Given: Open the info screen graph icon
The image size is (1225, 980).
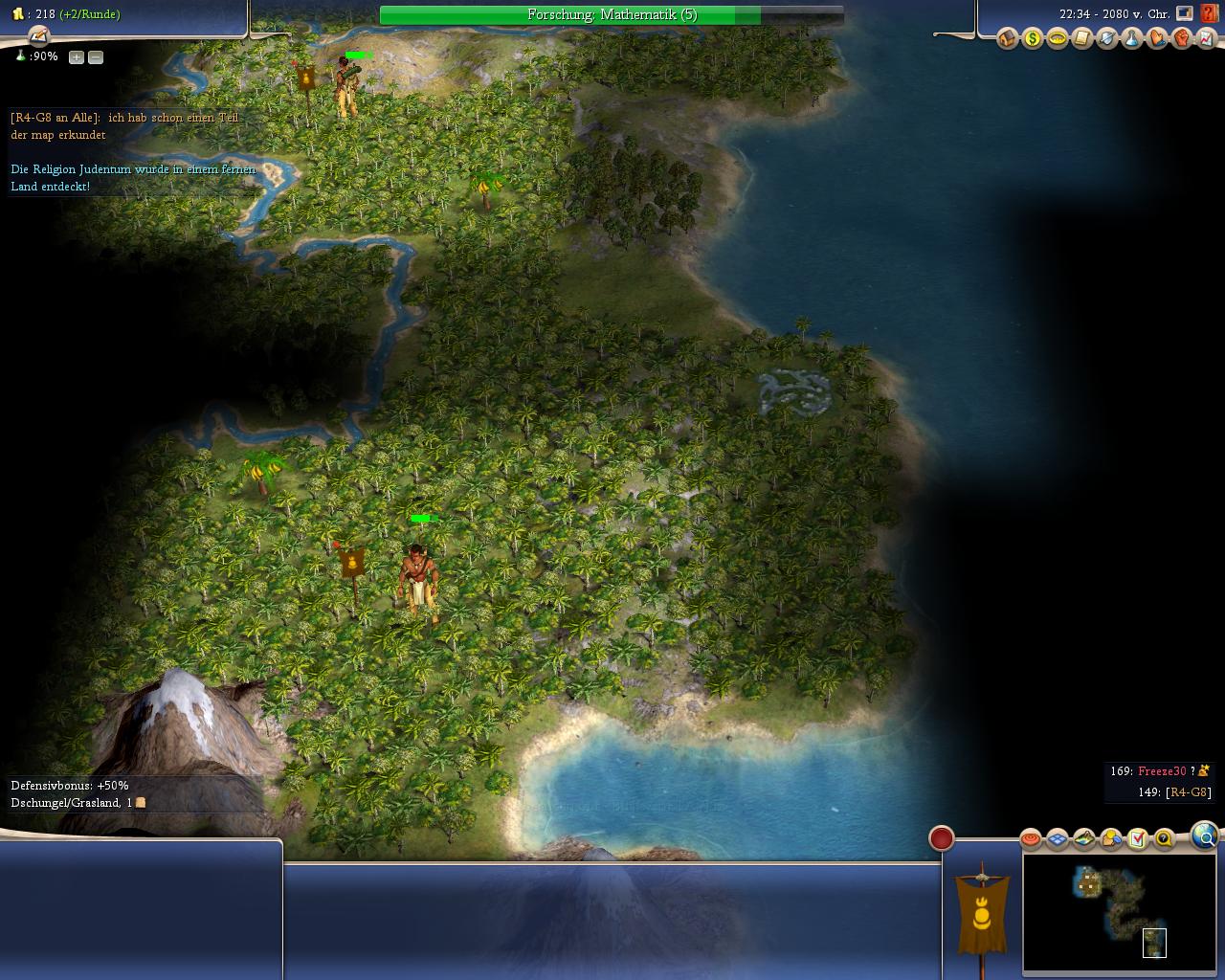Looking at the screenshot, I should pos(1206,39).
